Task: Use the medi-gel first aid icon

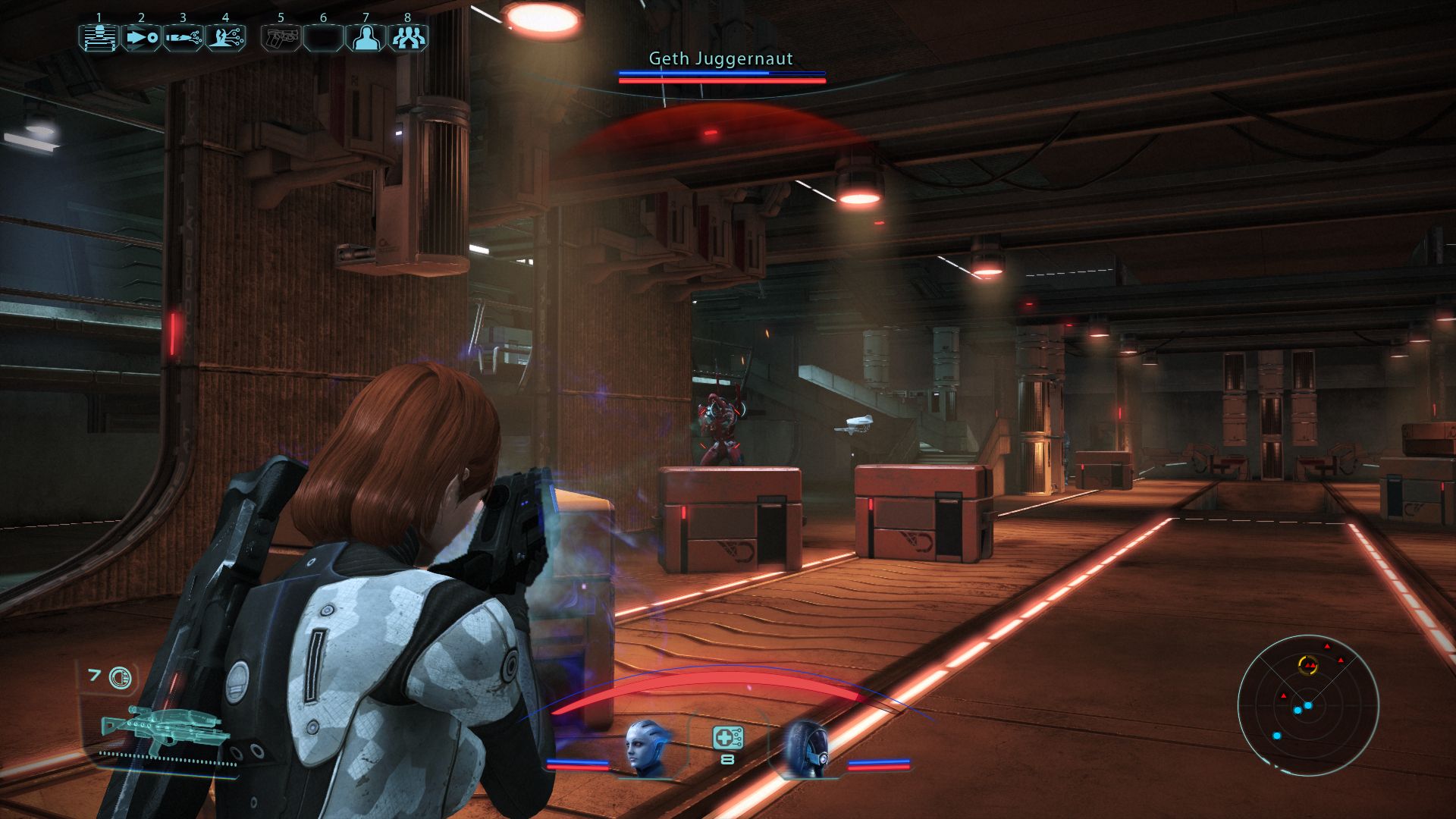Action: tap(727, 738)
